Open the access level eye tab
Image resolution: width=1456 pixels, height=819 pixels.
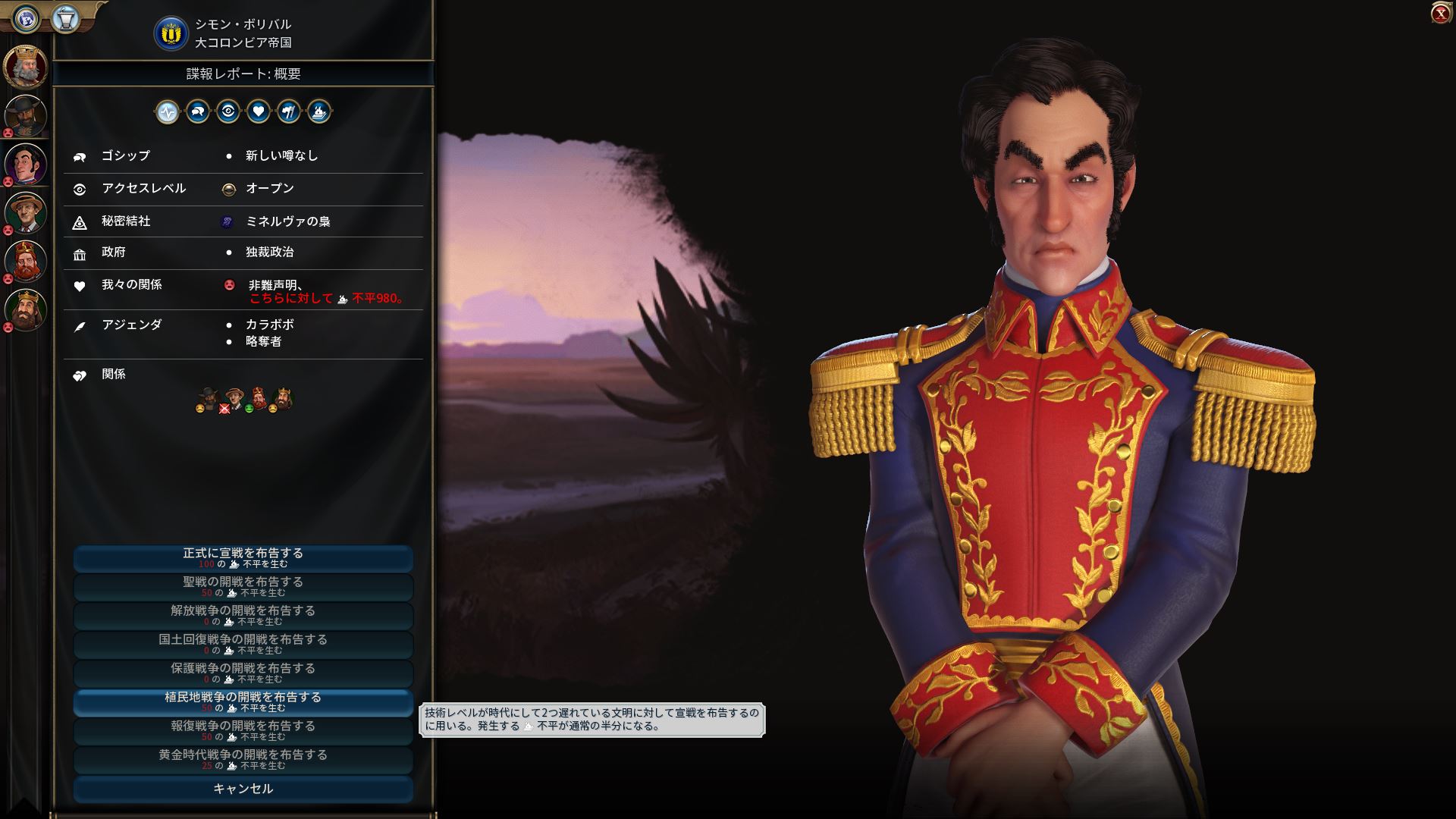pyautogui.click(x=228, y=112)
